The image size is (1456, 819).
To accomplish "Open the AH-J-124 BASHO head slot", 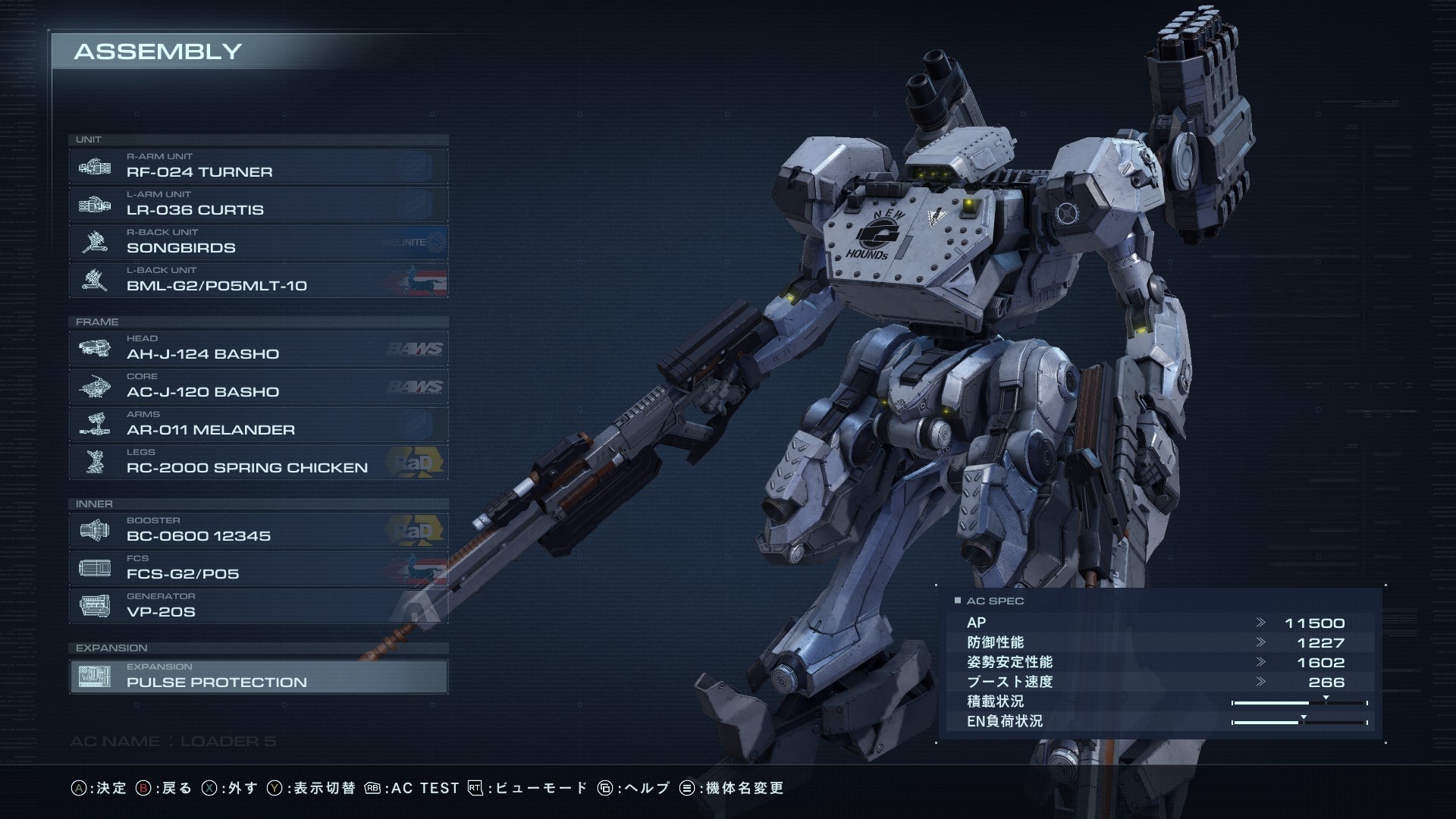I will 258,348.
